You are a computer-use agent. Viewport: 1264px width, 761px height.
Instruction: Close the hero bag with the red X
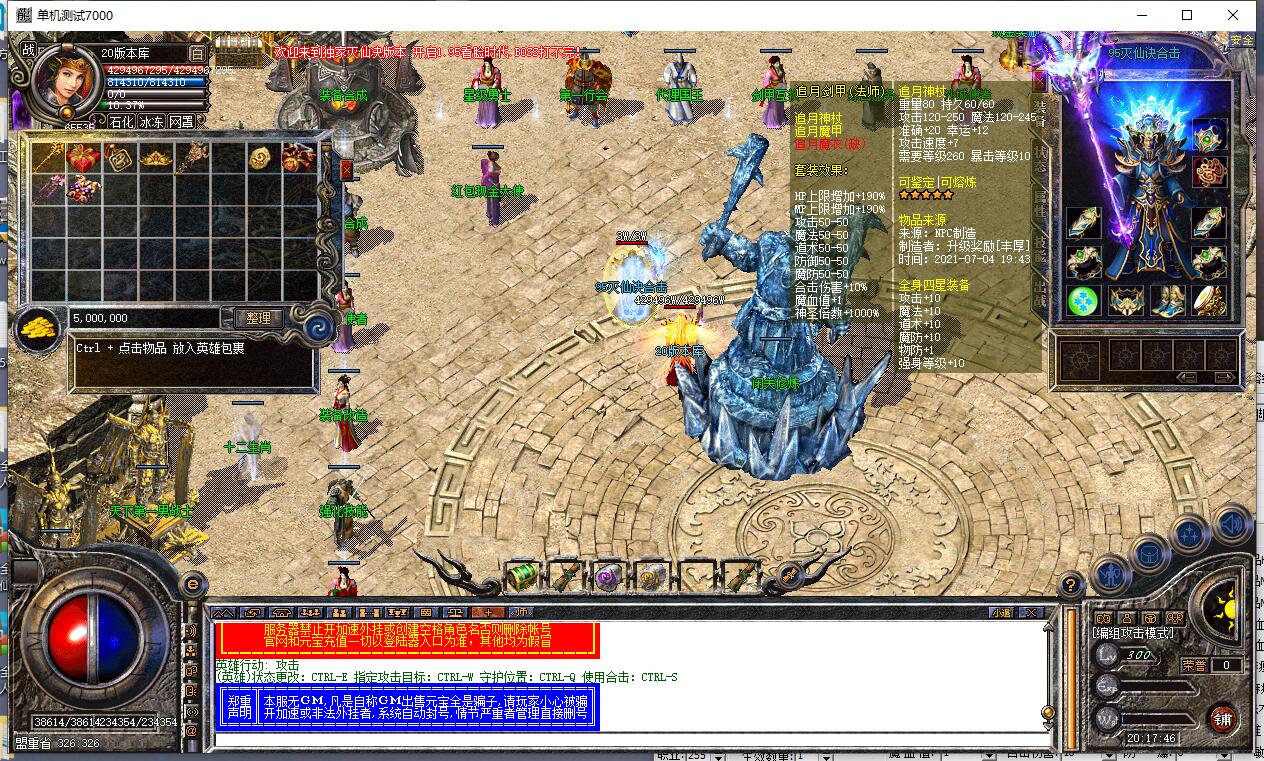coord(346,170)
